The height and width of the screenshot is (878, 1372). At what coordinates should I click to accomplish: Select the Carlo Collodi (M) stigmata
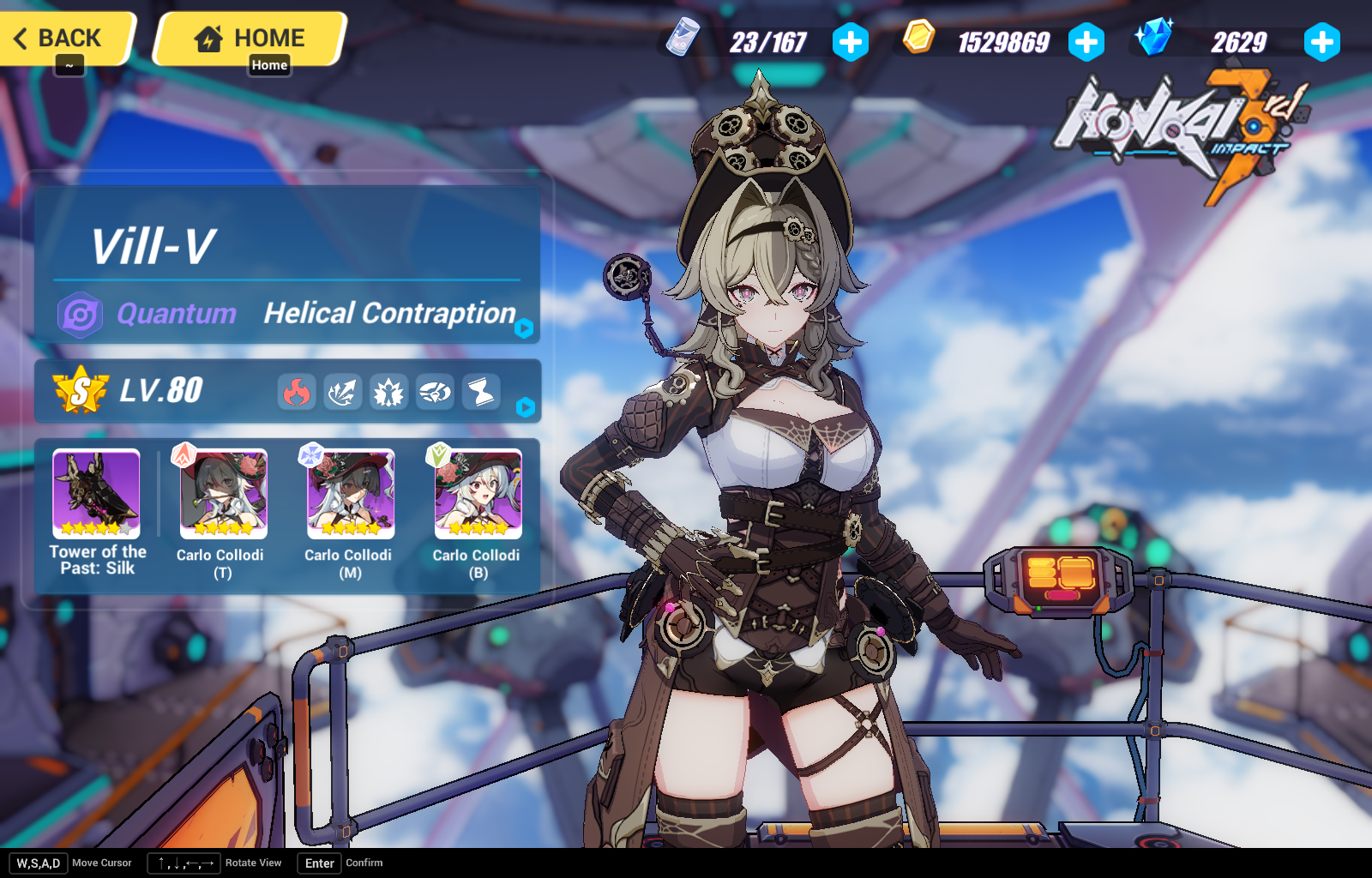point(349,495)
